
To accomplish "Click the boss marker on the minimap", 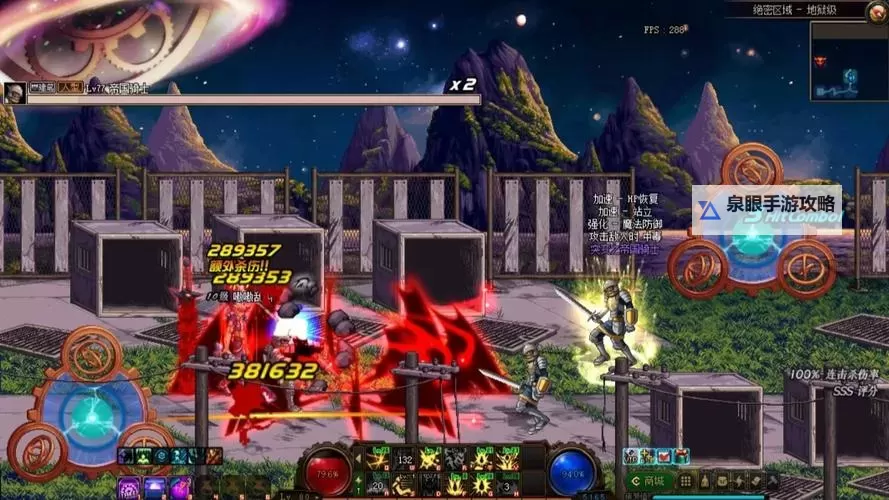I will [822, 61].
